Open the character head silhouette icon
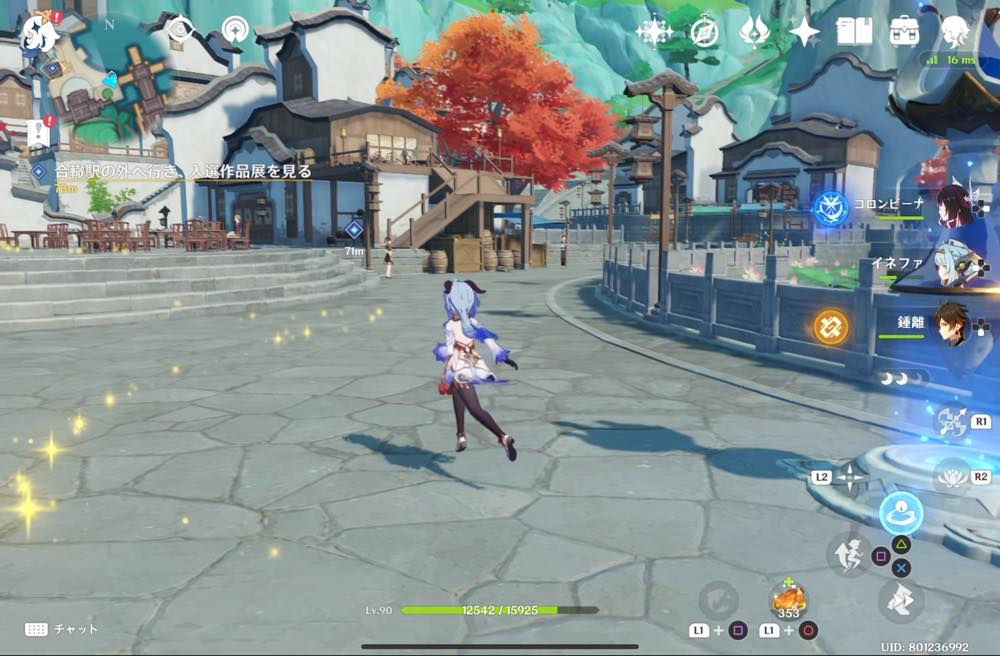The image size is (1000, 656). [955, 32]
